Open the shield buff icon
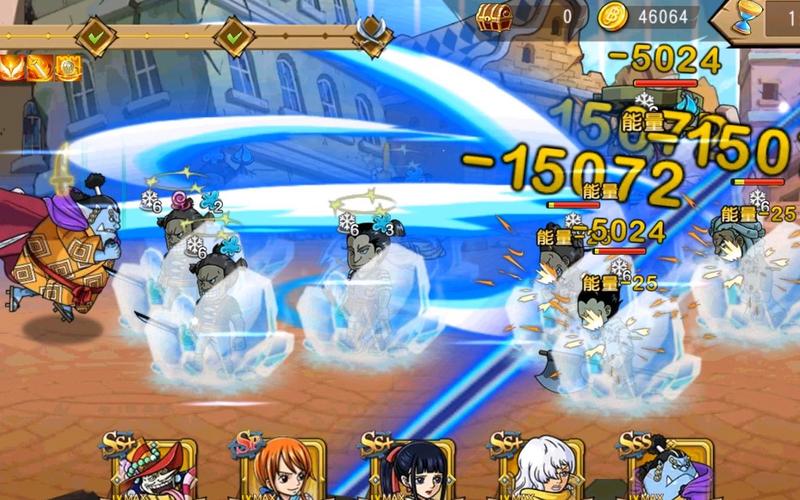This screenshot has width=800, height=500. click(68, 67)
